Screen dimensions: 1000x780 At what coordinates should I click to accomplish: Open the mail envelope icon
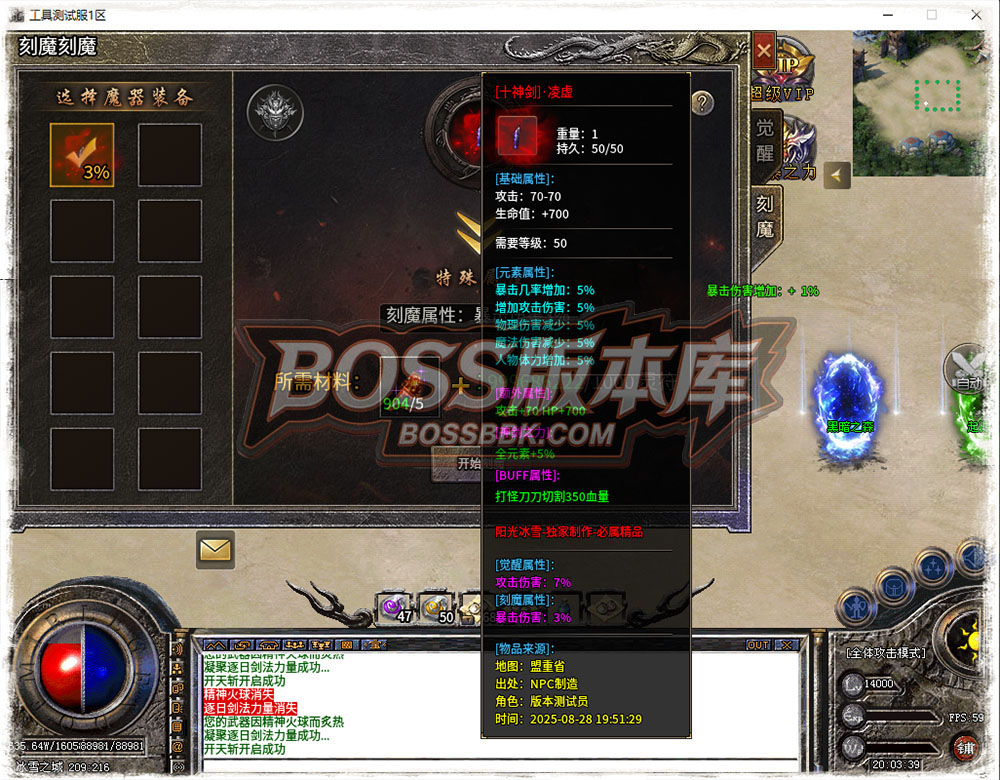pyautogui.click(x=215, y=549)
